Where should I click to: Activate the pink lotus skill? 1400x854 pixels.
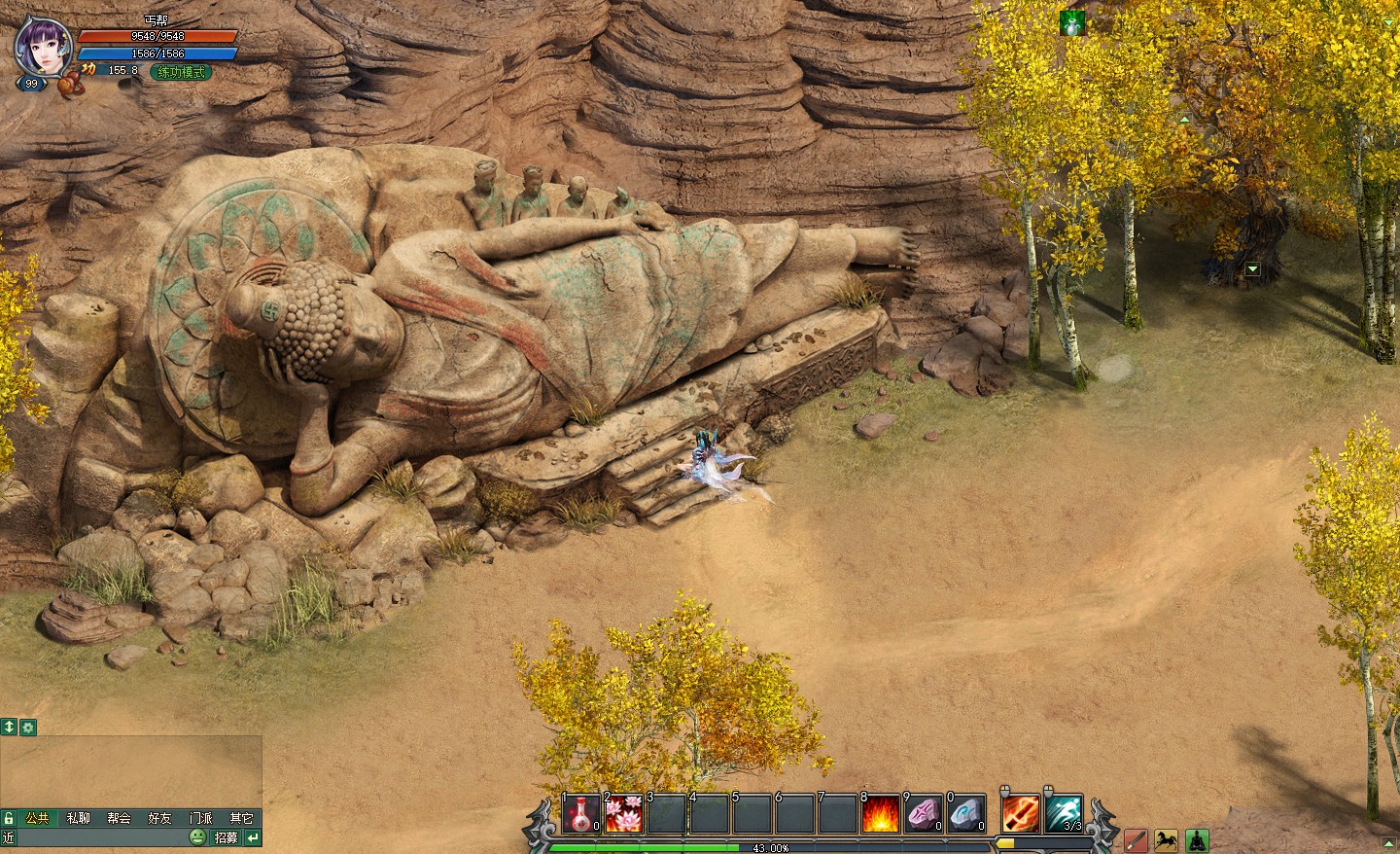click(x=623, y=813)
